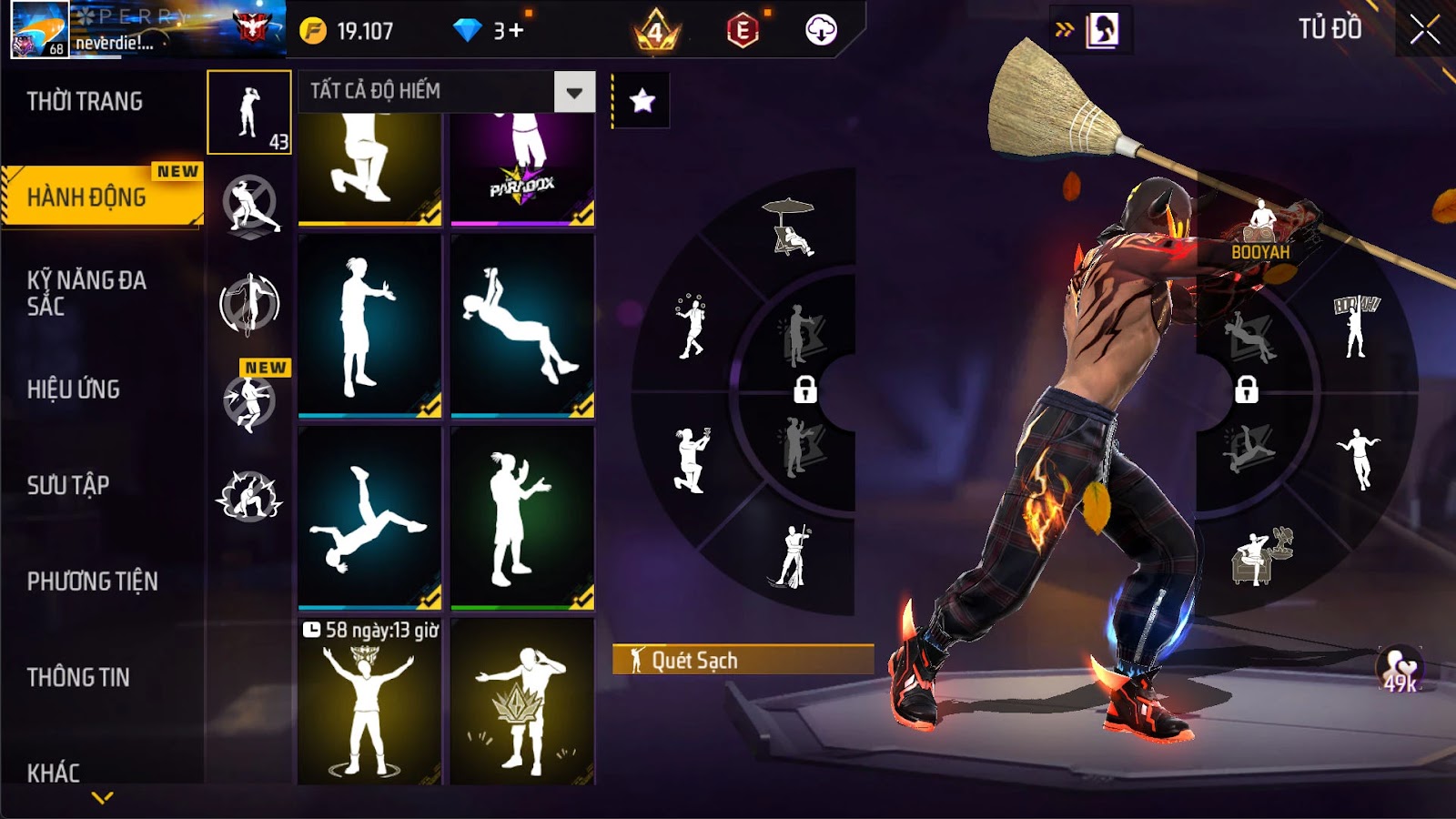Choose the Phương Tiện category
Viewport: 1456px width, 819px height.
(x=92, y=581)
